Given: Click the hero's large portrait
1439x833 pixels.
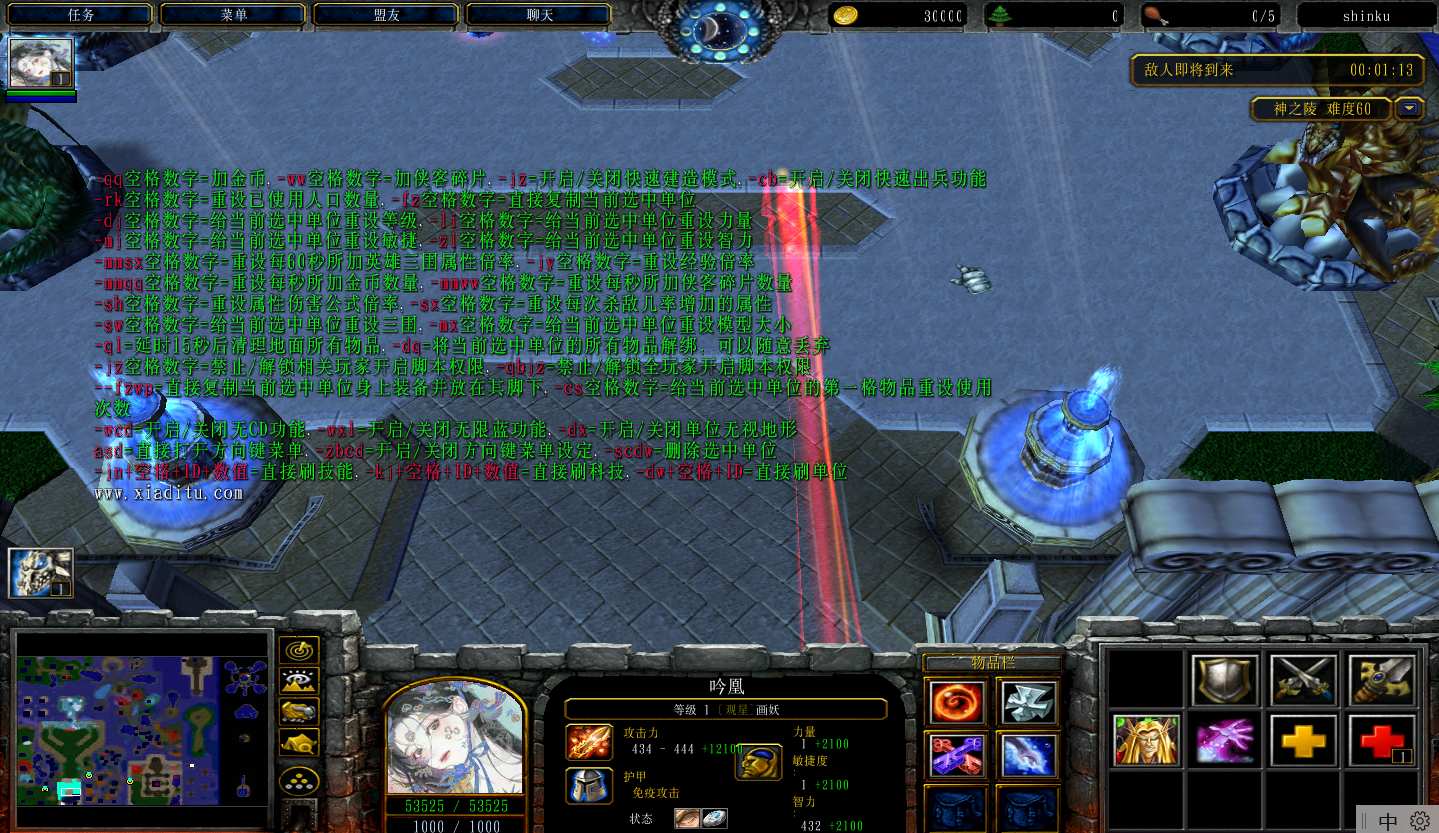Looking at the screenshot, I should [455, 738].
